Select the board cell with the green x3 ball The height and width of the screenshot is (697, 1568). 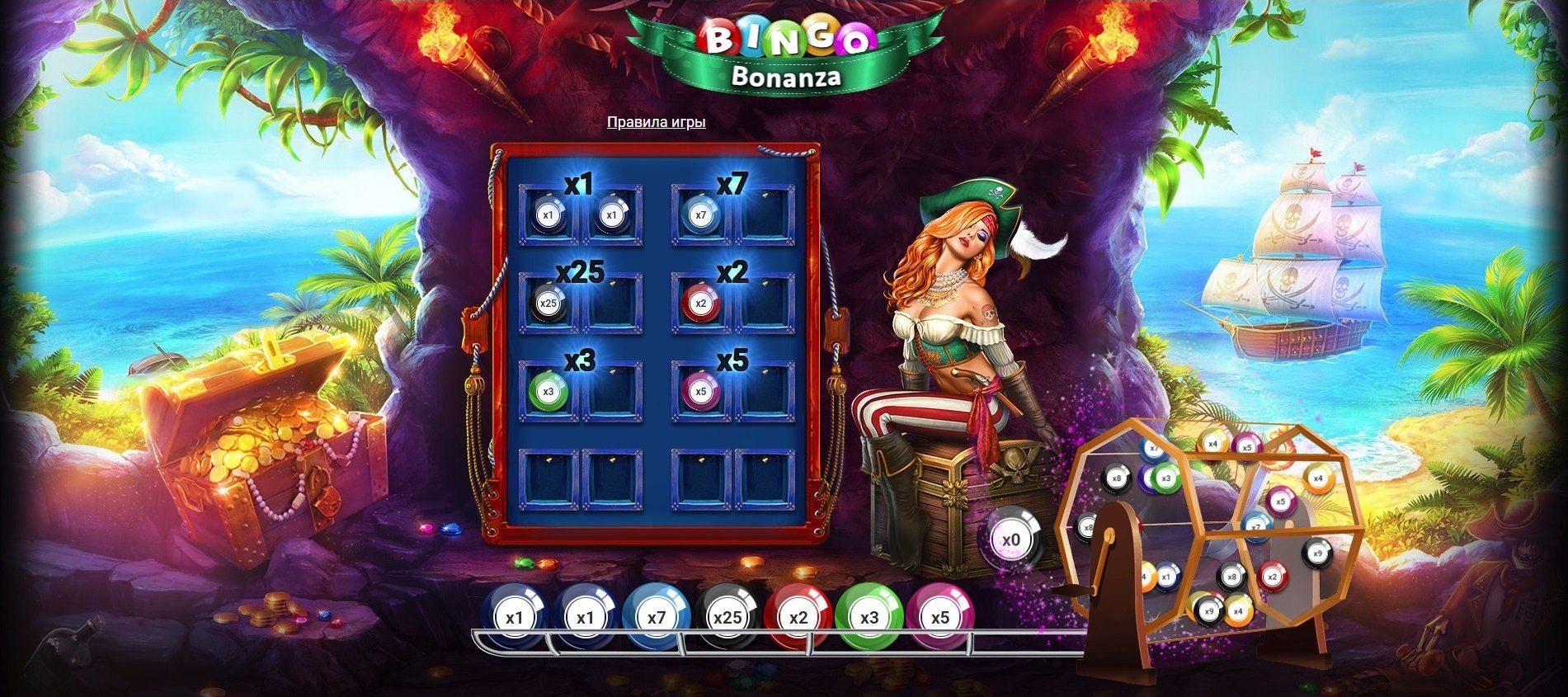(x=549, y=392)
